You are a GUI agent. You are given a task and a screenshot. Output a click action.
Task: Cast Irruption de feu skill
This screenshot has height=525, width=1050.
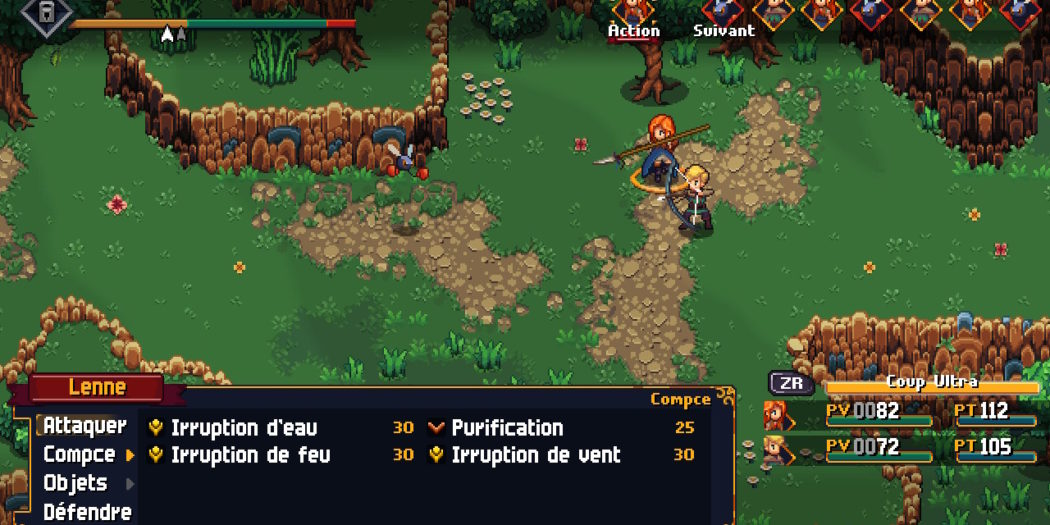250,456
